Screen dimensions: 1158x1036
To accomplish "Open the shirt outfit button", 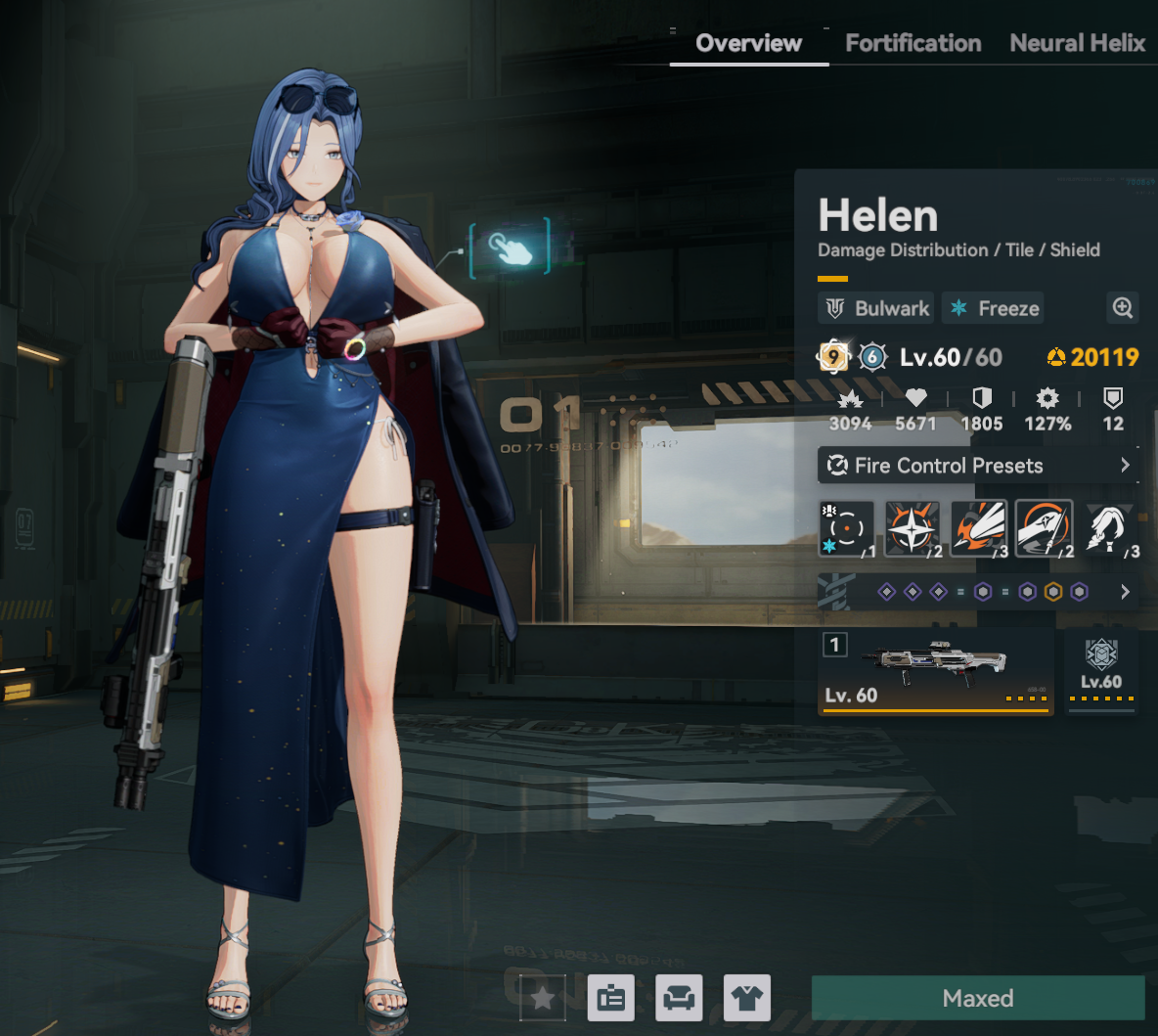I will tap(747, 998).
